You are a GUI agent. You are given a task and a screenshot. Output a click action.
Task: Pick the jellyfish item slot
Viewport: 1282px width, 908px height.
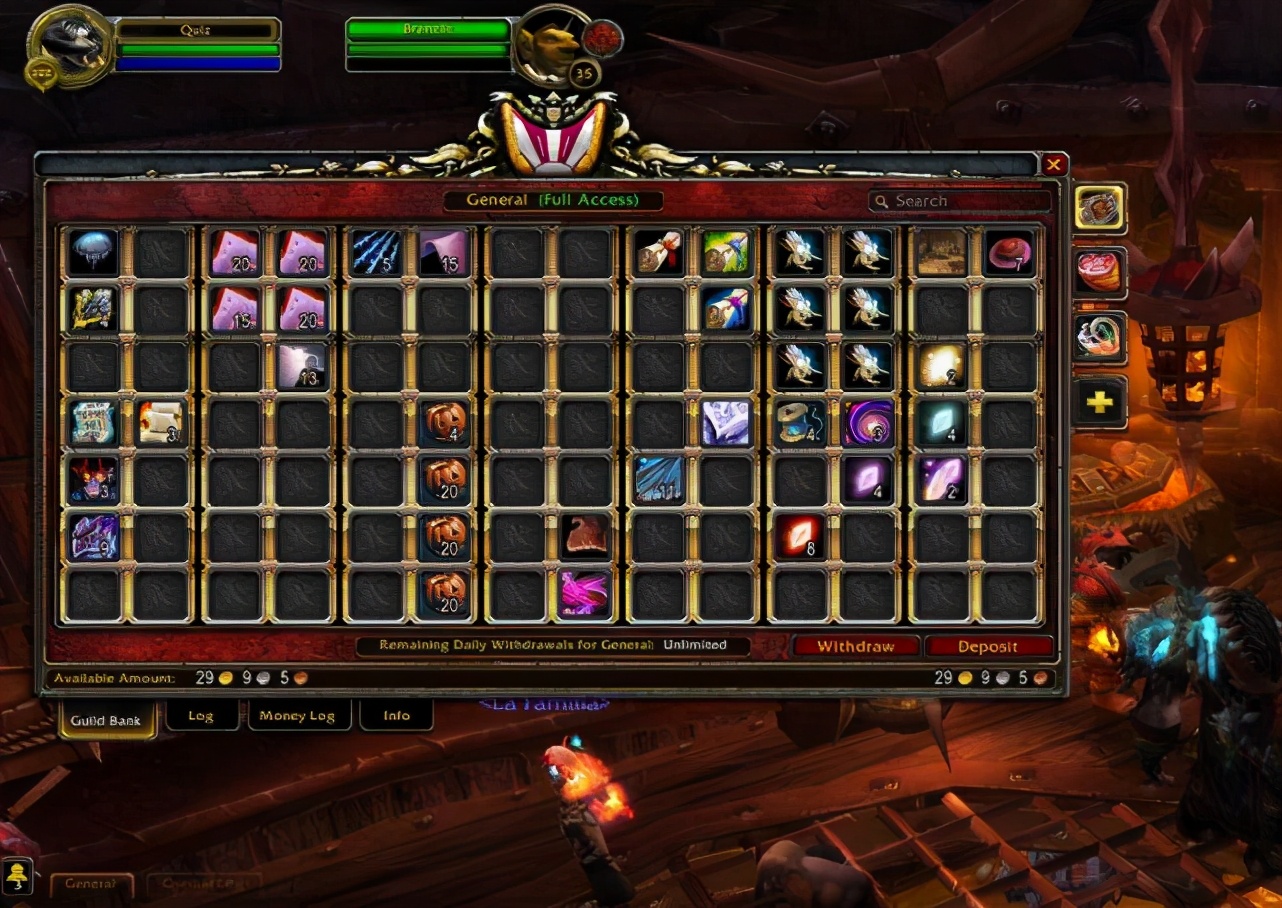(x=94, y=253)
